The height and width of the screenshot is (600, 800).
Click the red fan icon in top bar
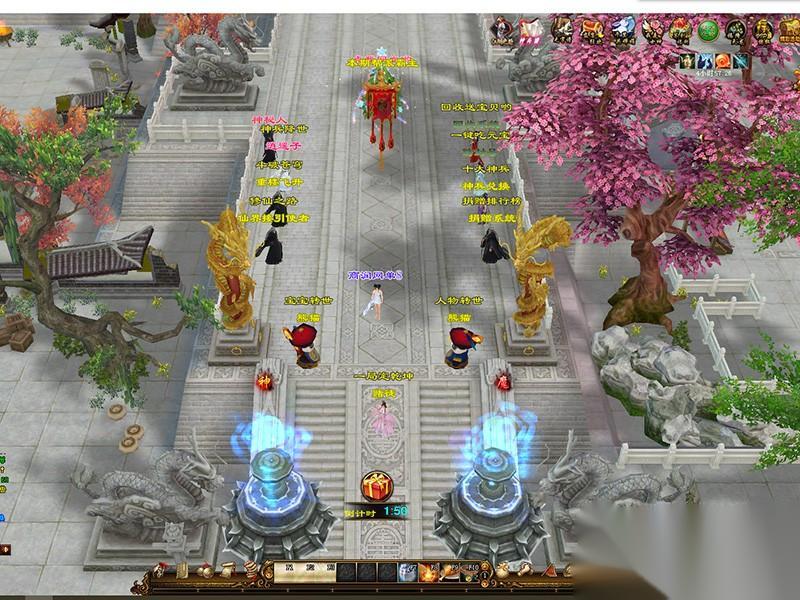(x=531, y=29)
